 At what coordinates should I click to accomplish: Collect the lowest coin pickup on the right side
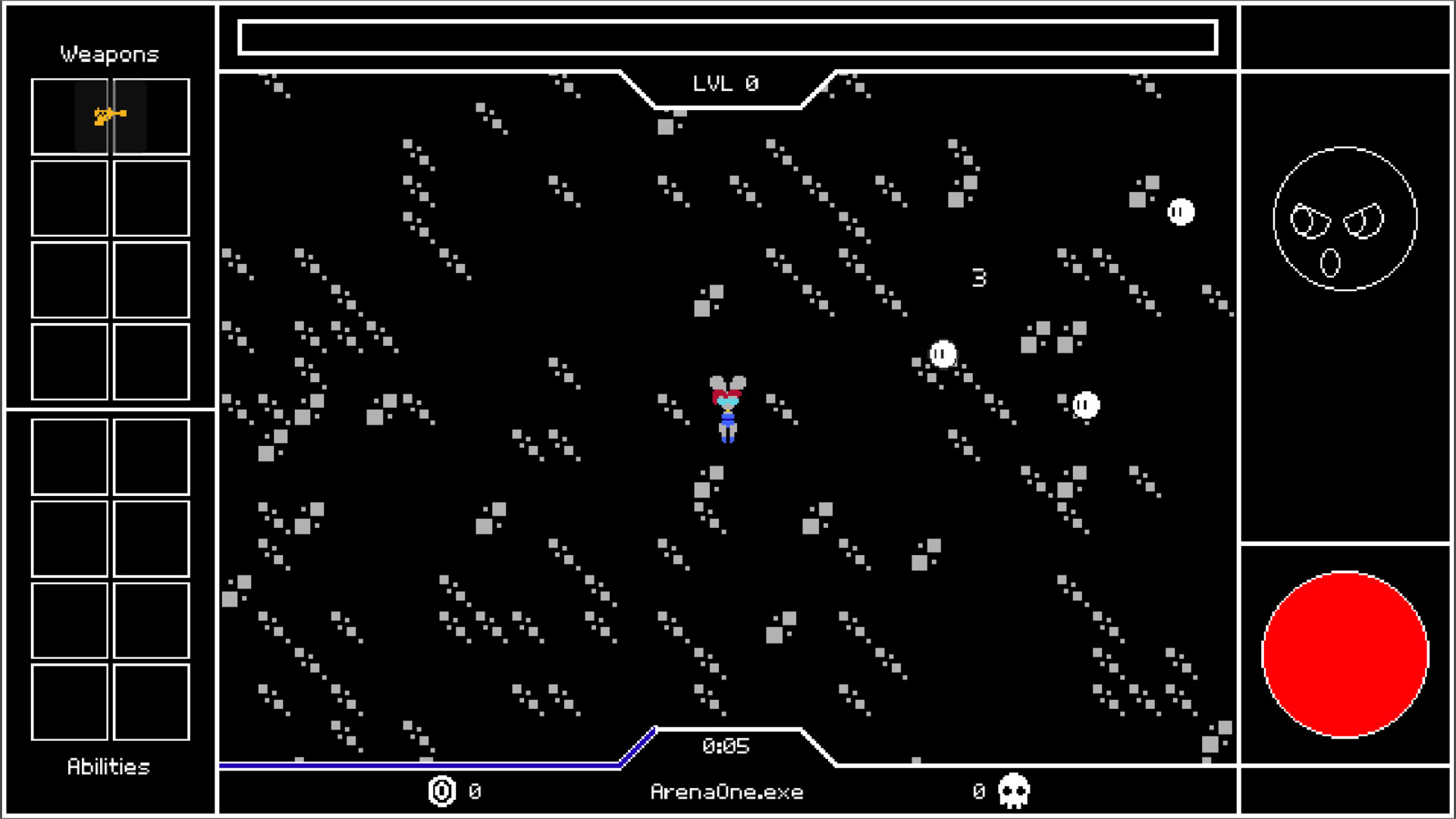click(x=1085, y=406)
